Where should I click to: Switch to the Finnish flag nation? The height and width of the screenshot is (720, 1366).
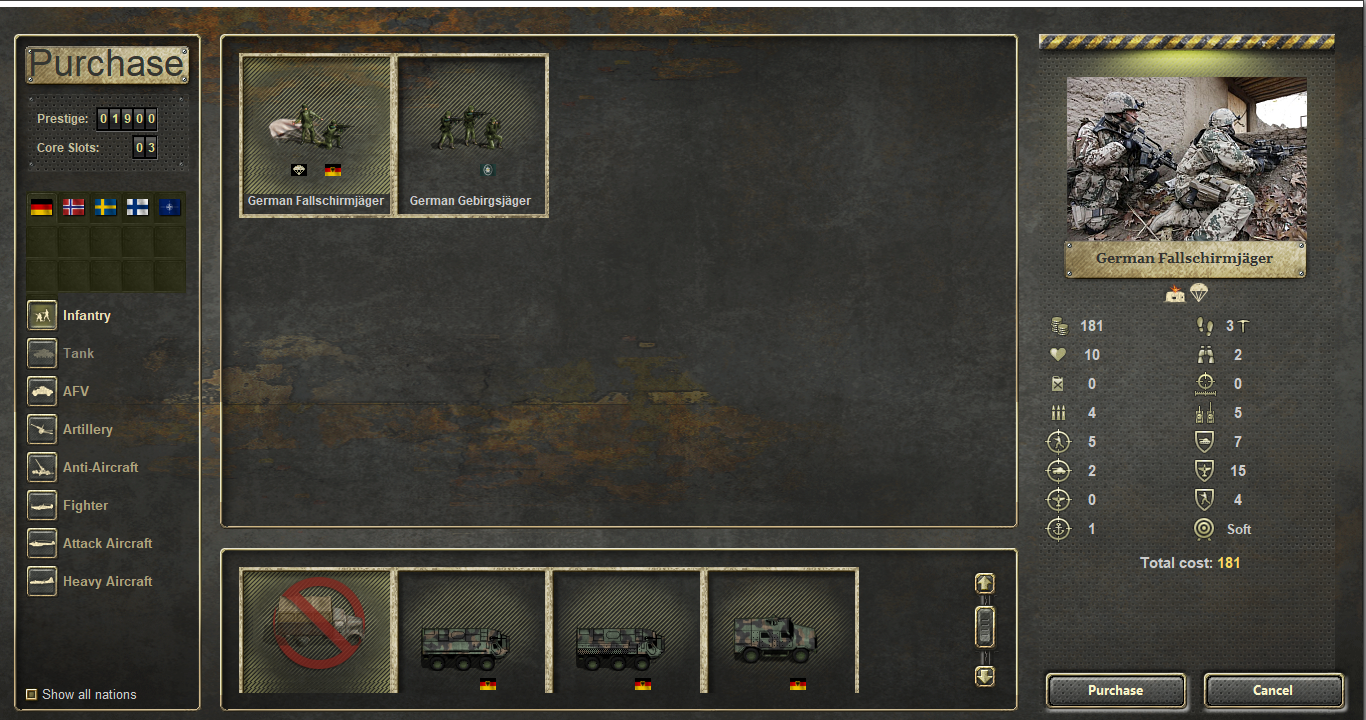[x=137, y=208]
